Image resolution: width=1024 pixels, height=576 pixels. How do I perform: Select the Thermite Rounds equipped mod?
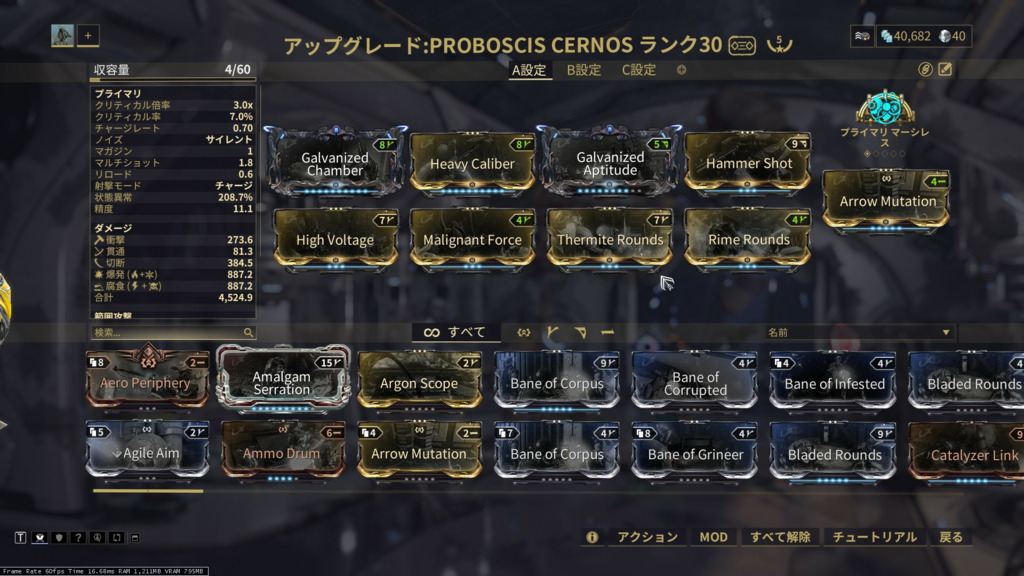pyautogui.click(x=610, y=240)
